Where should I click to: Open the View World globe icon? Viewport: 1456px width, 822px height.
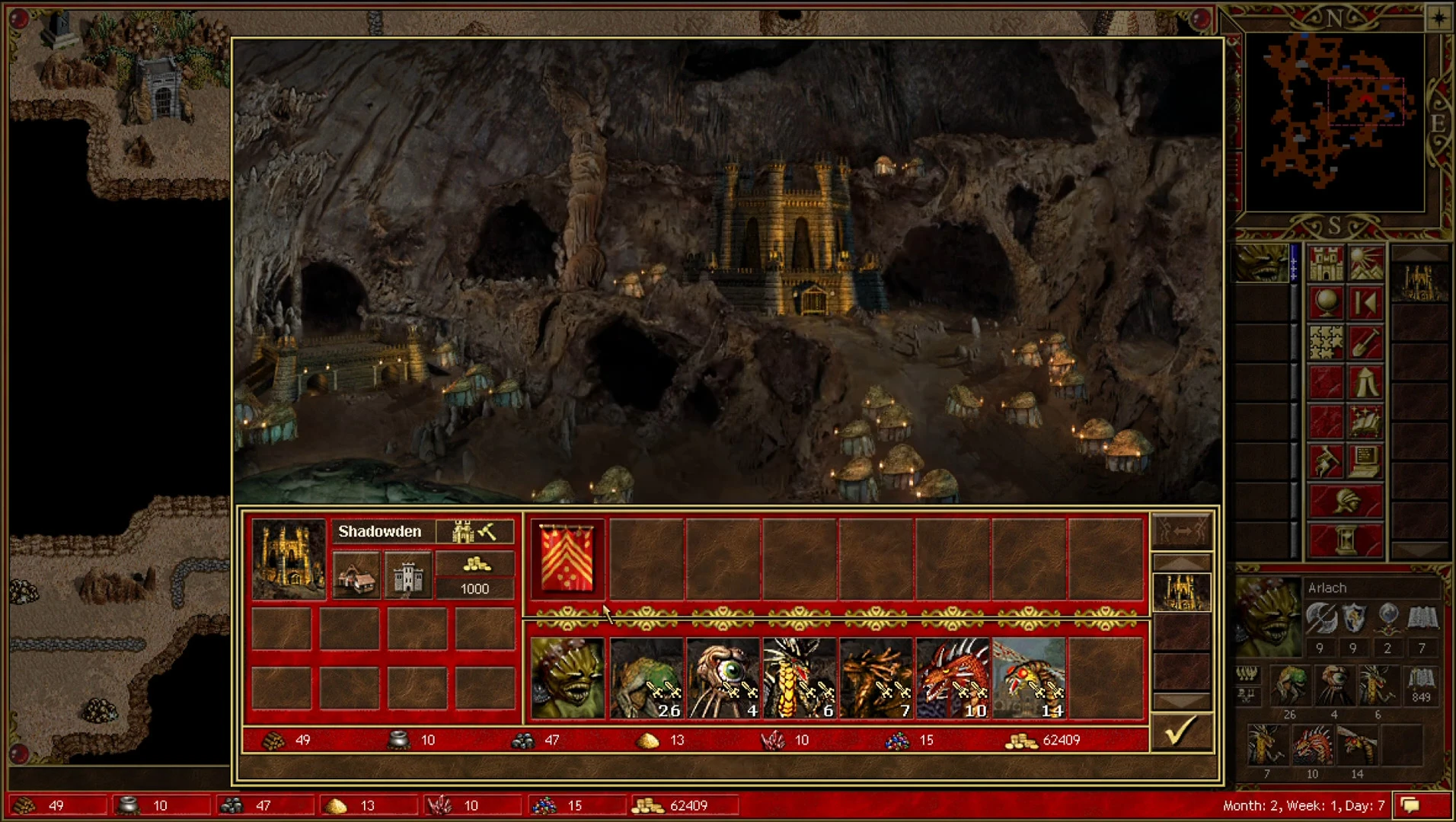coord(1325,302)
